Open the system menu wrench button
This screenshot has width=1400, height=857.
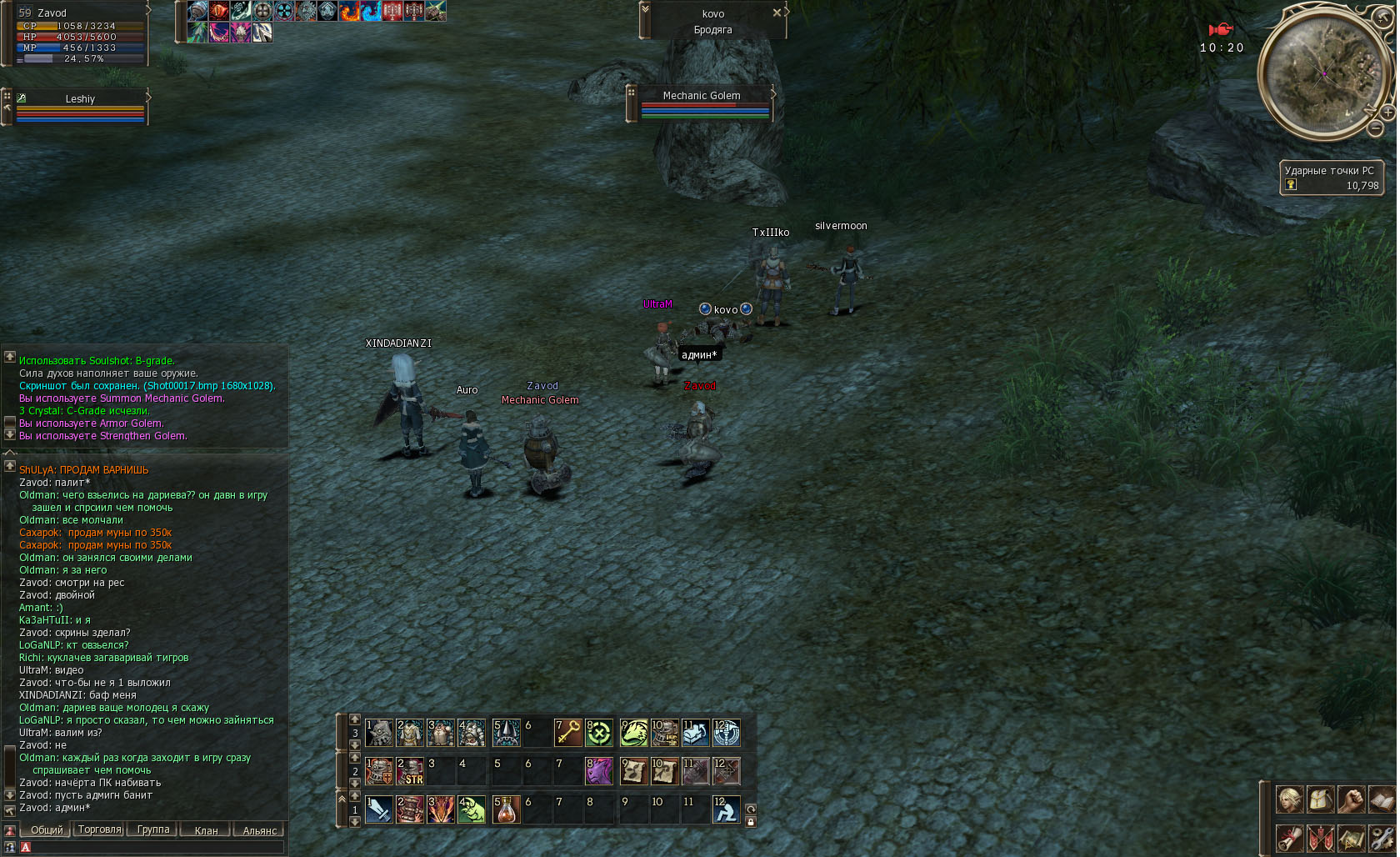click(1381, 837)
